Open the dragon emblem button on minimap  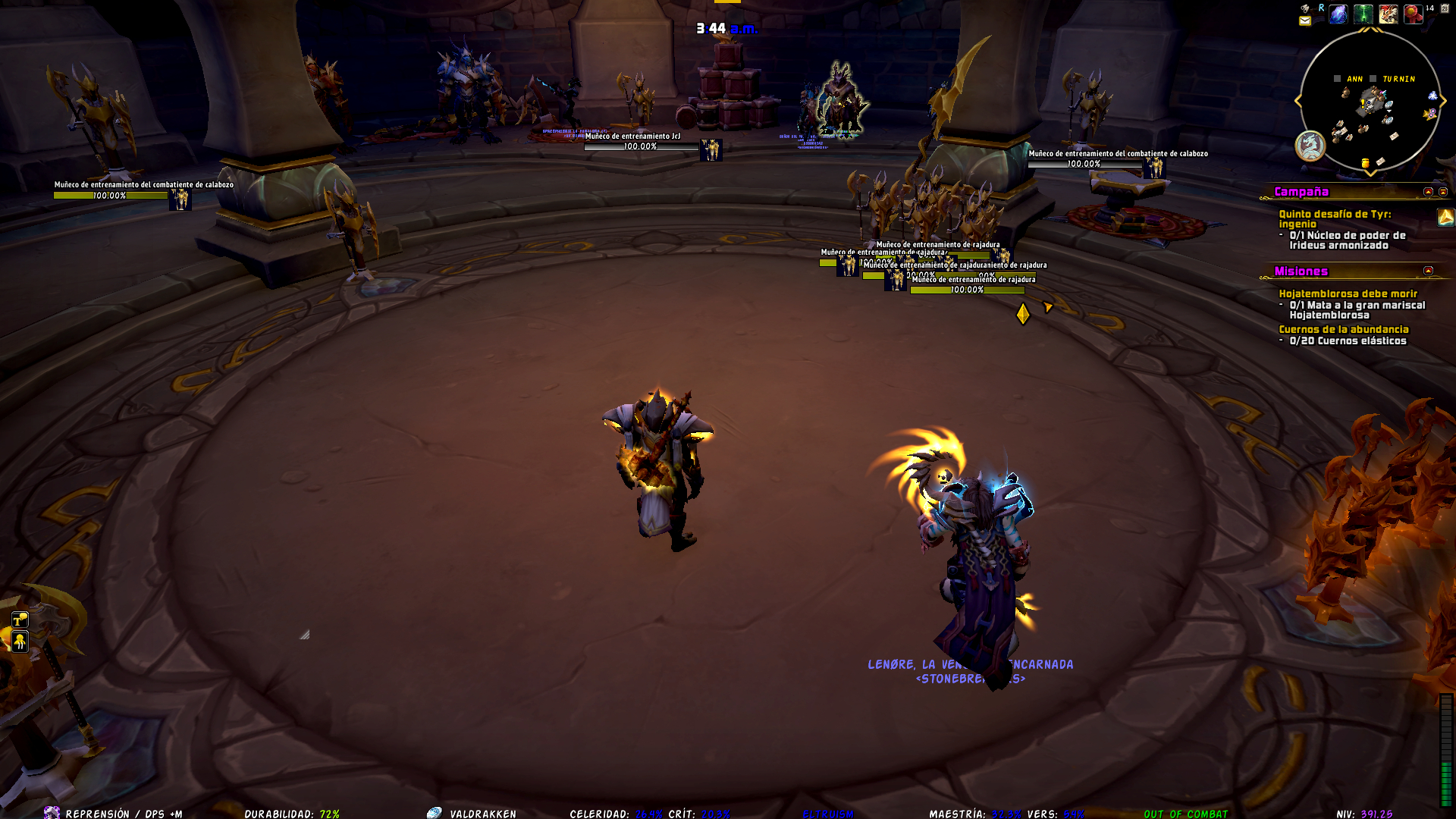click(x=1310, y=146)
